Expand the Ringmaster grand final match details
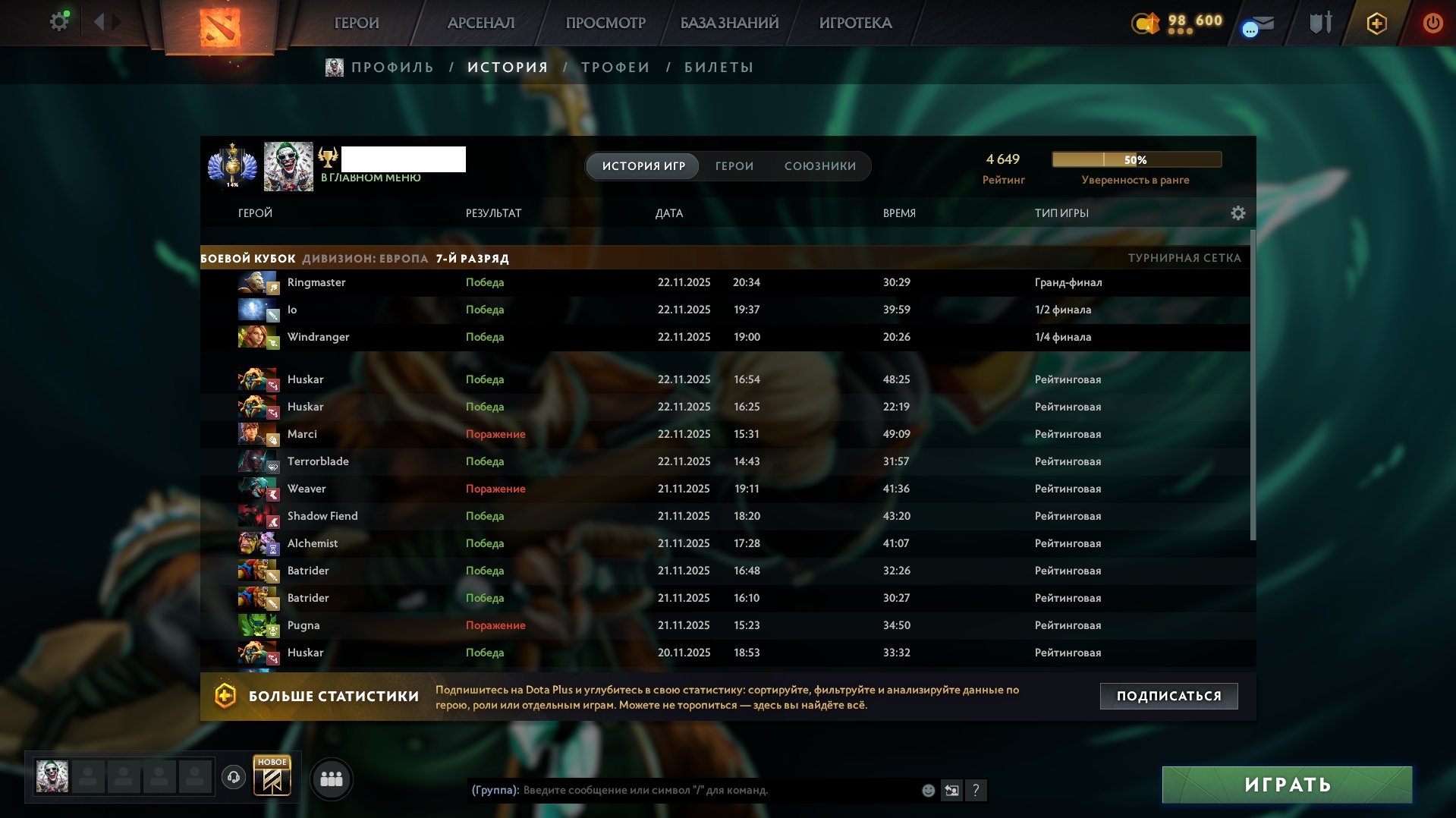Image resolution: width=1456 pixels, height=818 pixels. tap(607, 282)
